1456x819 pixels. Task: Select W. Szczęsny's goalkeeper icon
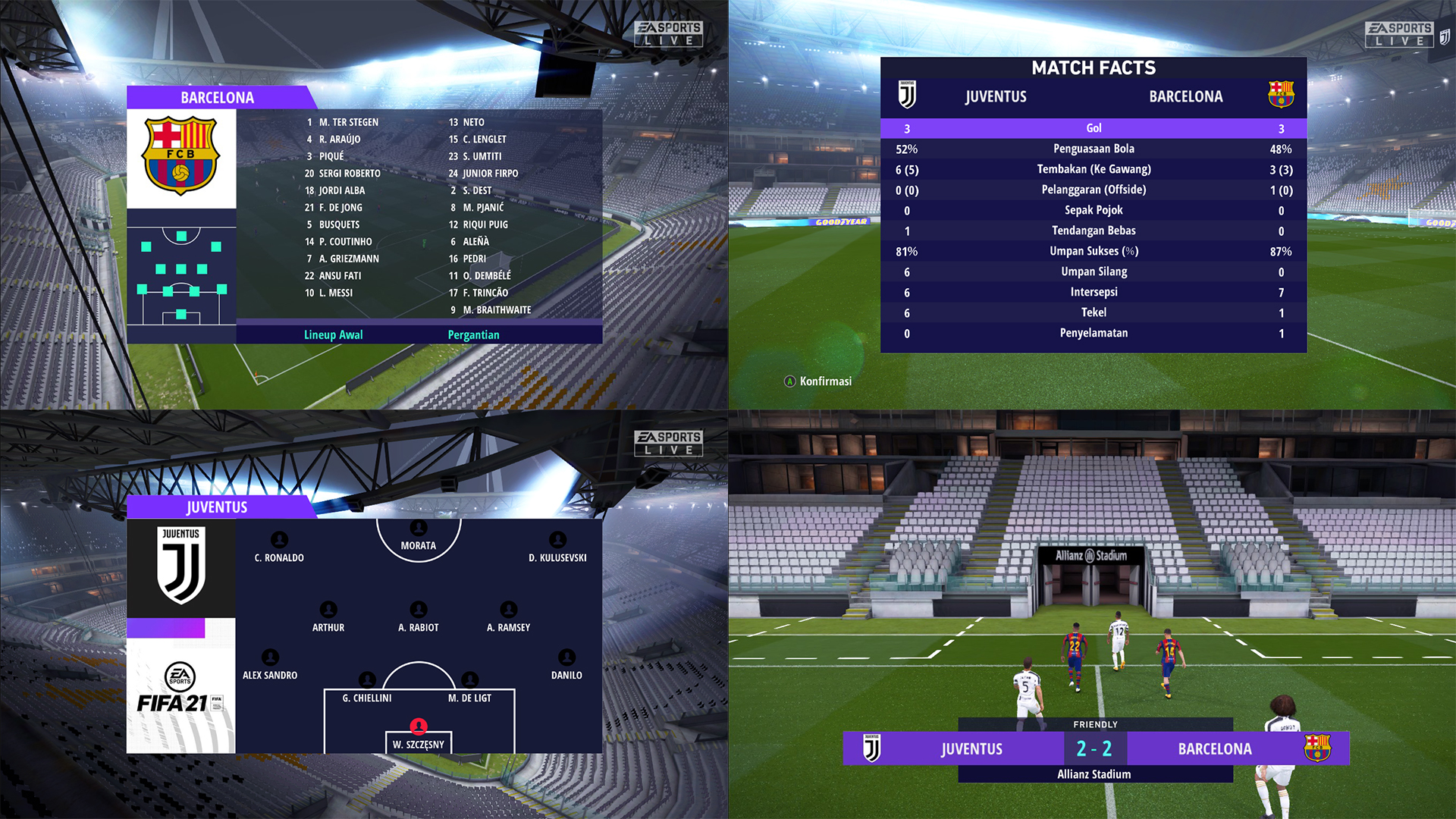pyautogui.click(x=418, y=726)
